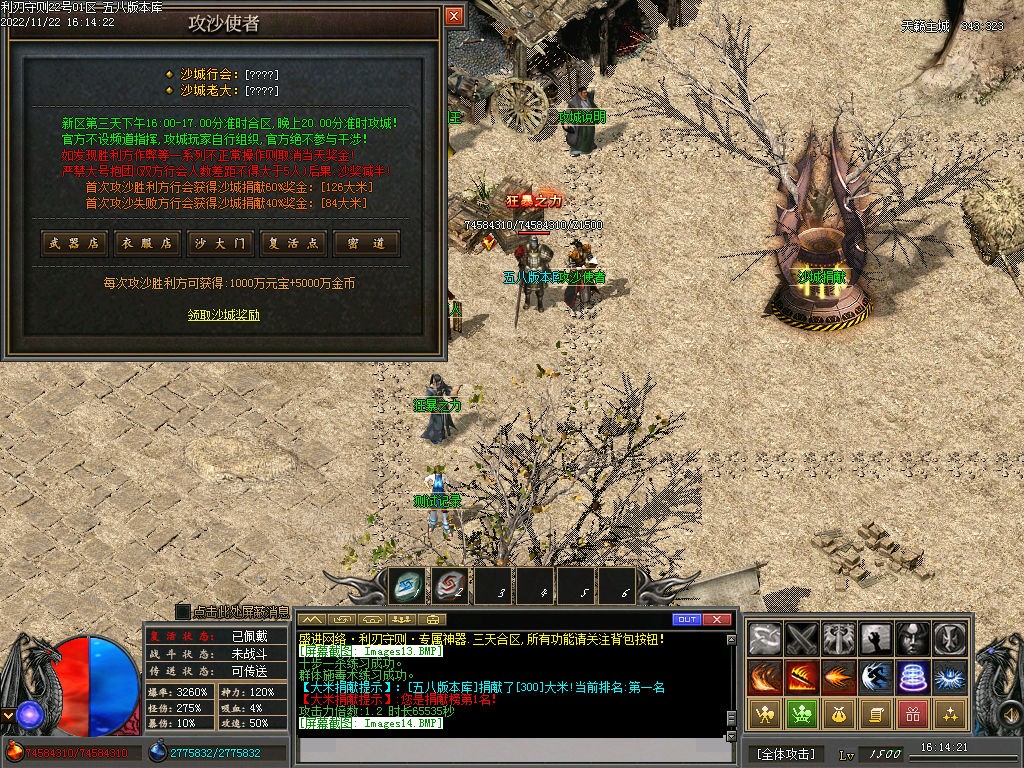Viewport: 1024px width, 768px height.
Task: Use the blue rune stone in hotbar slot 1
Action: coord(407,585)
